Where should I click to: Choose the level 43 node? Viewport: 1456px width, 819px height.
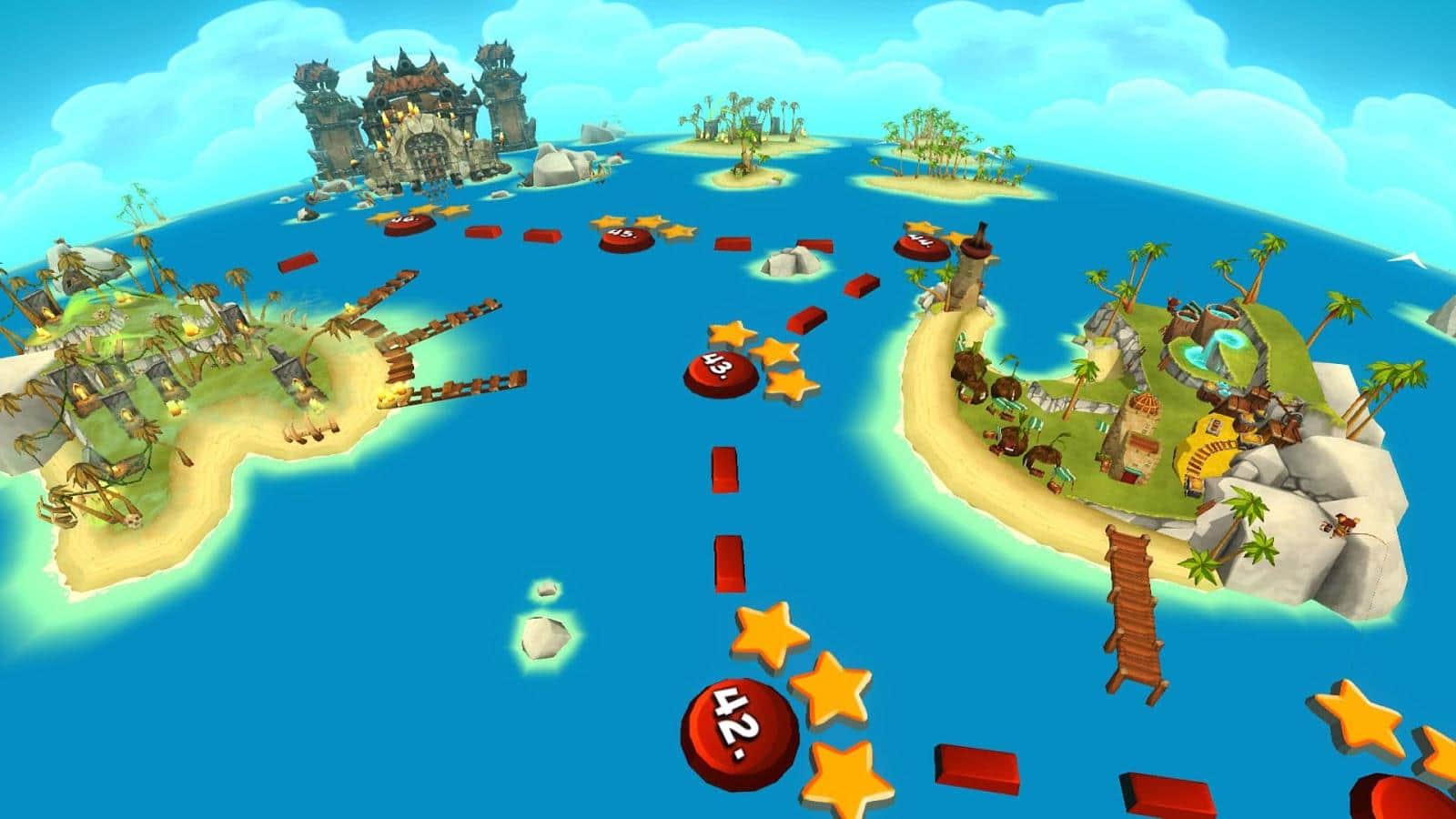(x=721, y=371)
